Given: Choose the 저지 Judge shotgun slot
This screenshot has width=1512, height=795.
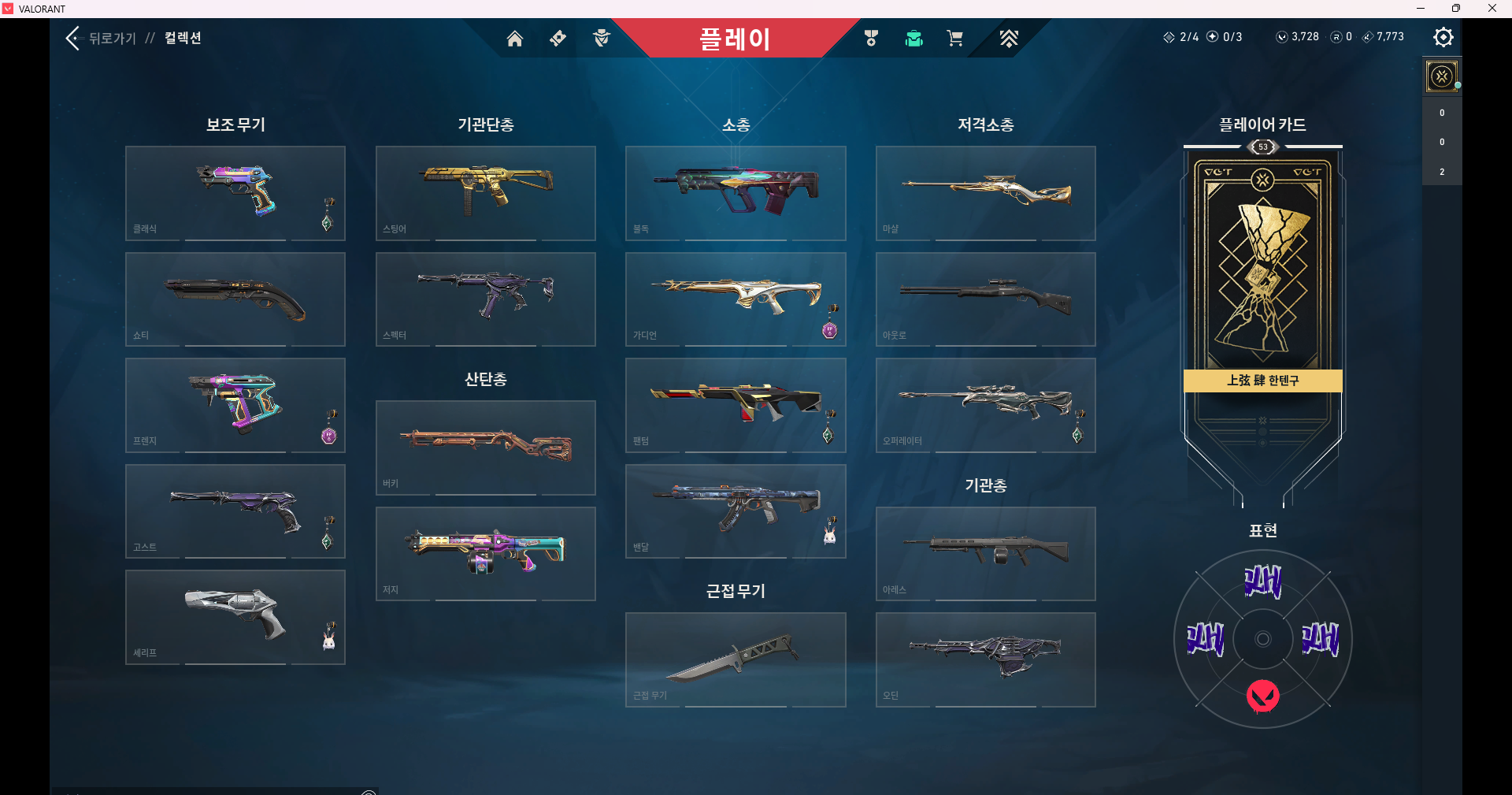Looking at the screenshot, I should 485,554.
